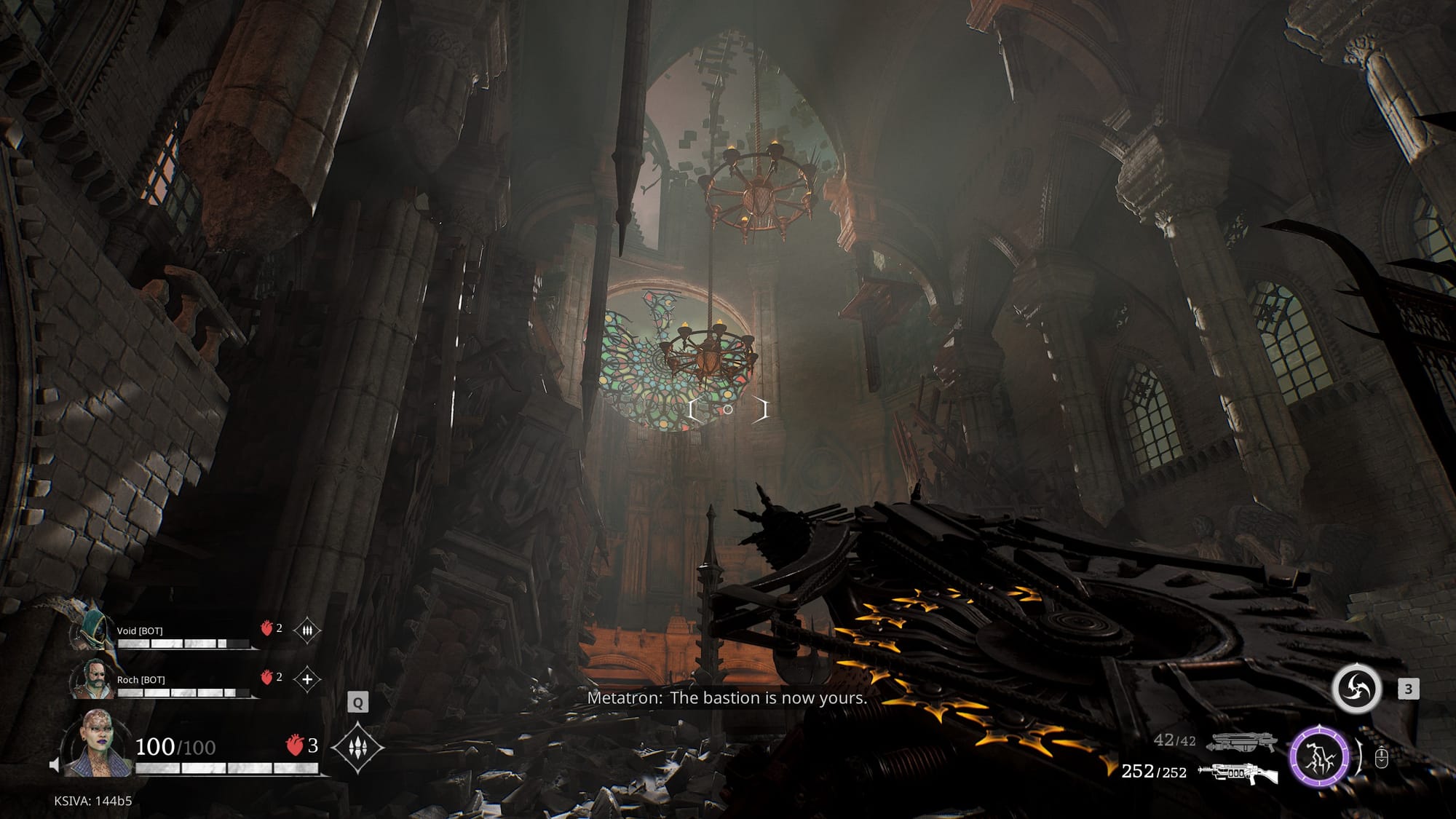
Task: Click Void's three-bullet diamond icon
Action: click(x=307, y=630)
